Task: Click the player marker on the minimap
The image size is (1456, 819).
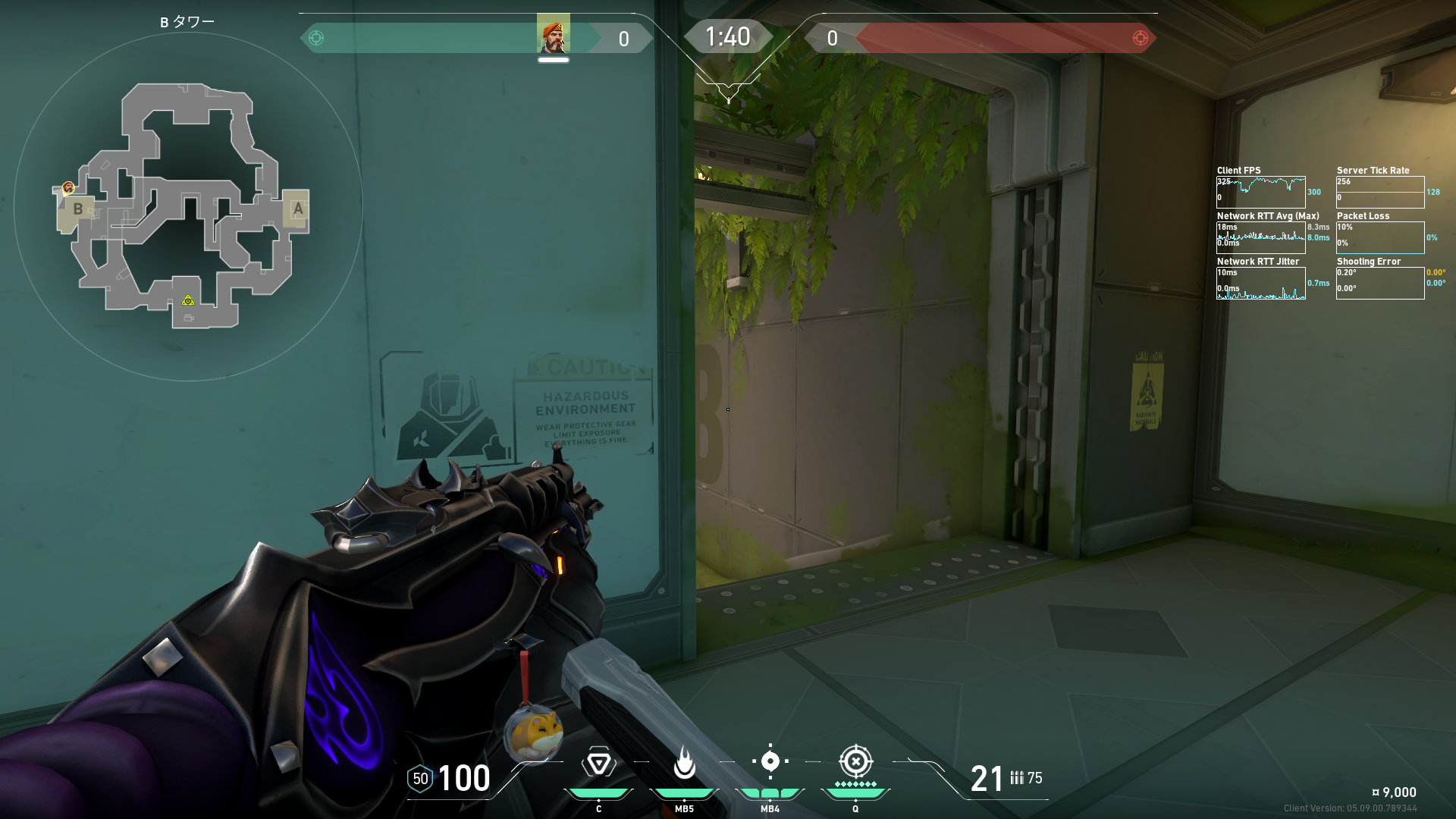Action: (68, 187)
